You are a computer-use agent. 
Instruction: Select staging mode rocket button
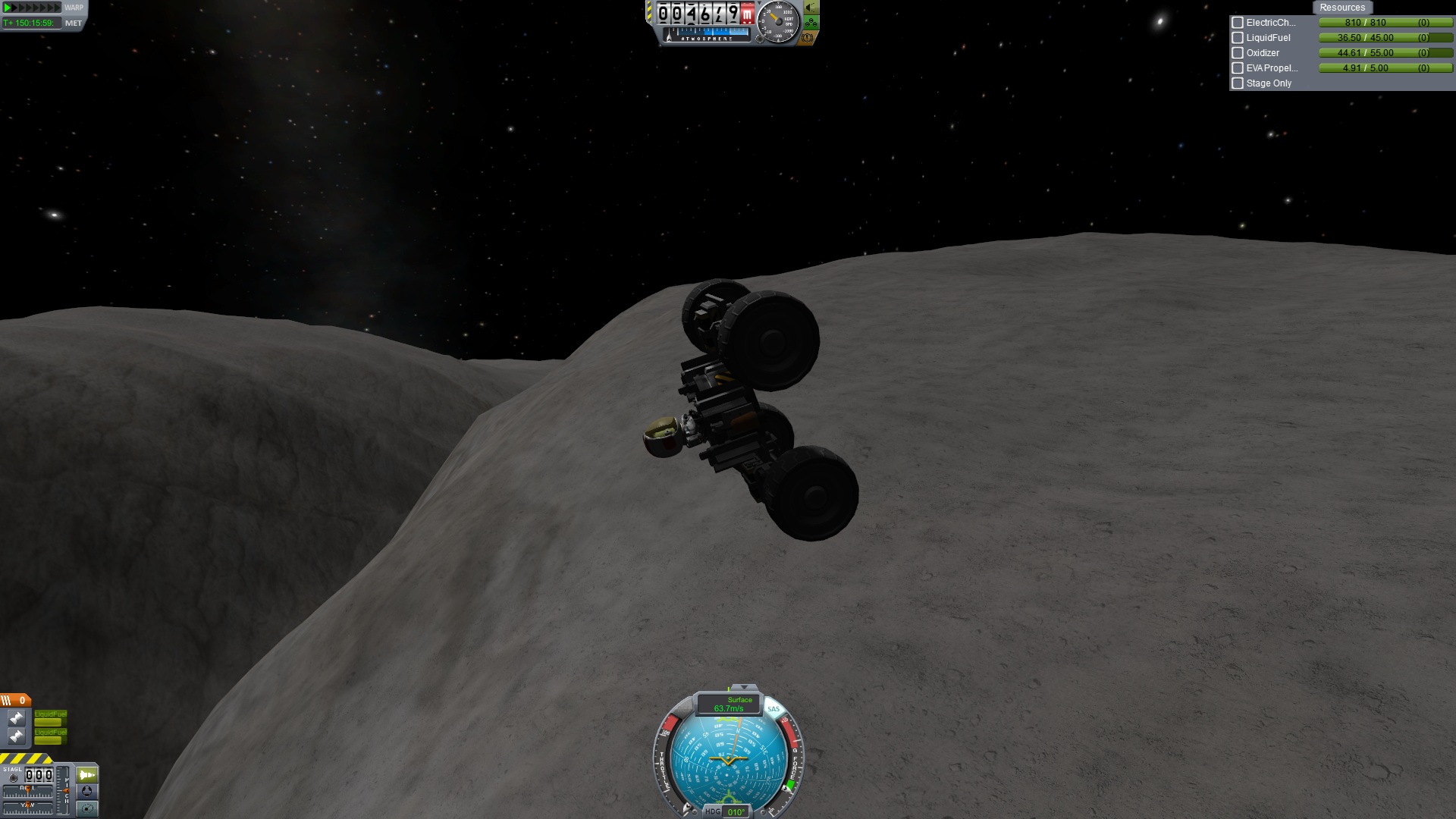[87, 775]
